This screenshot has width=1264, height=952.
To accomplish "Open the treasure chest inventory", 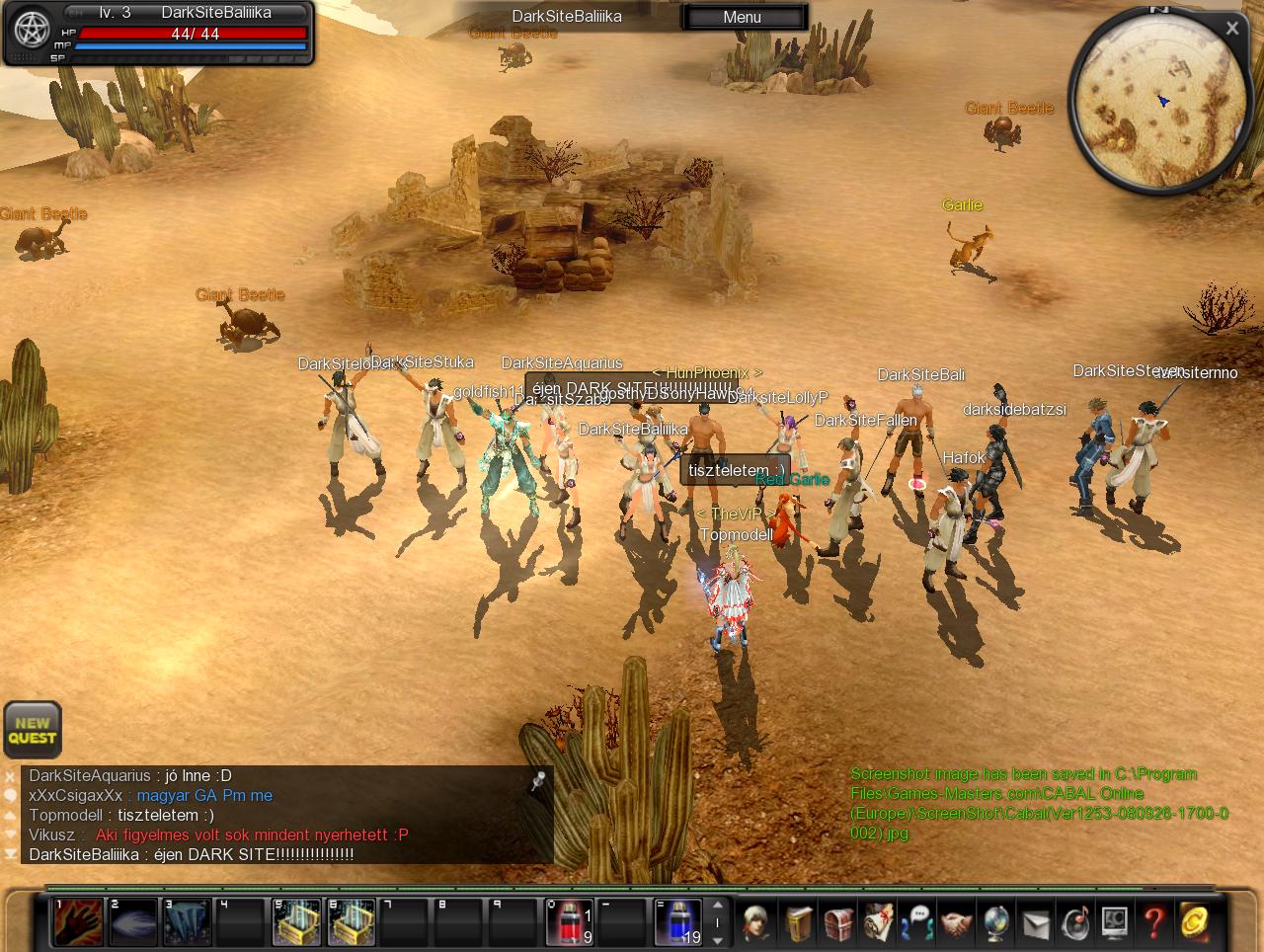I will (x=838, y=922).
